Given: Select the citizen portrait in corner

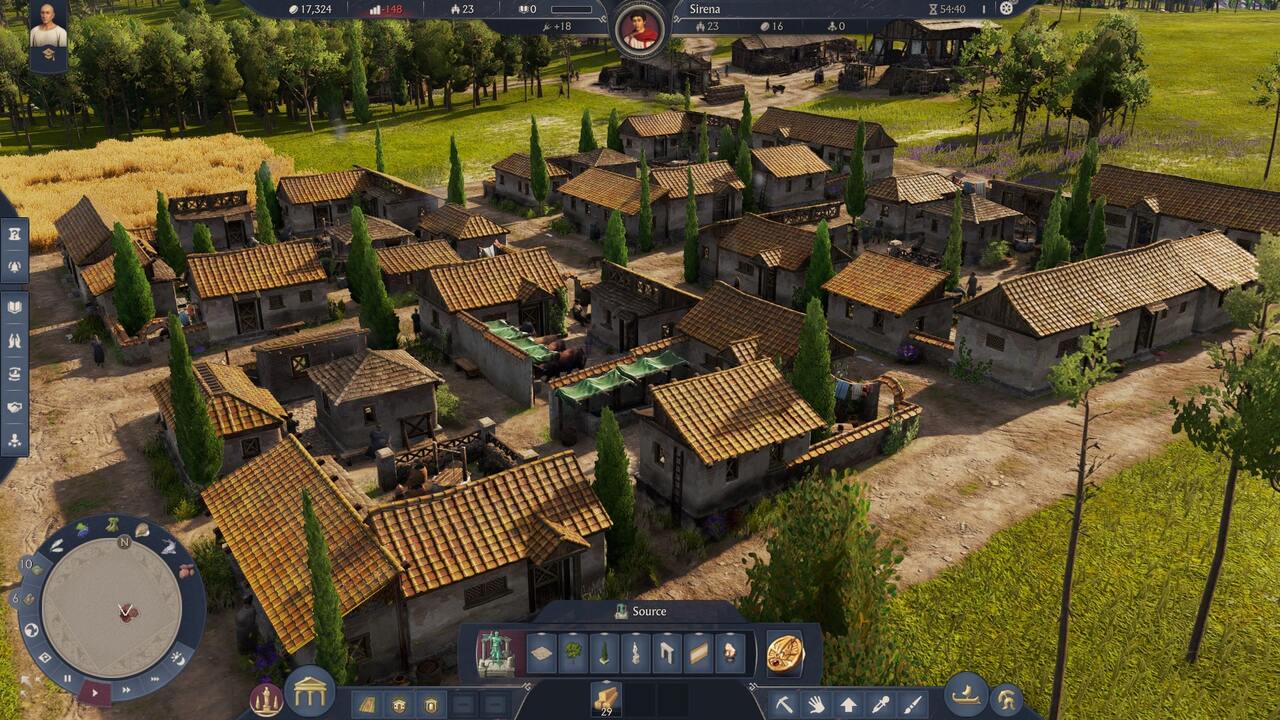Looking at the screenshot, I should [x=48, y=35].
